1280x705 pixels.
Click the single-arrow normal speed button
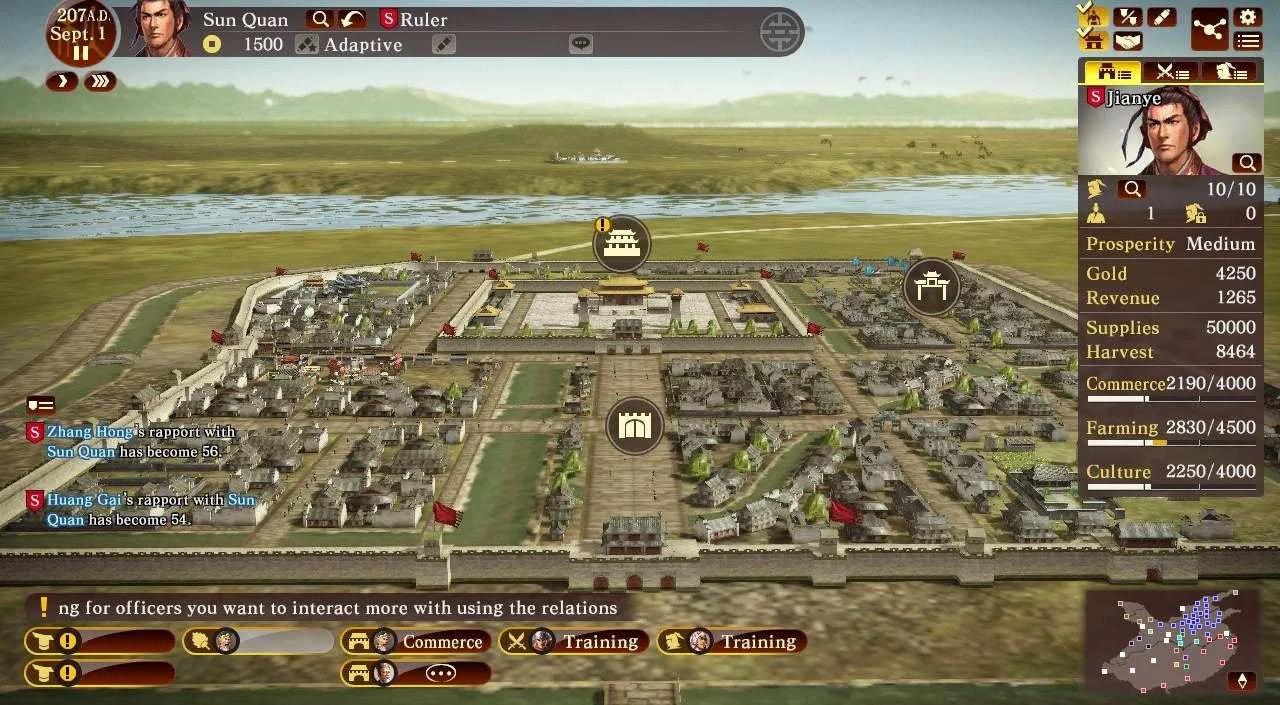point(62,82)
